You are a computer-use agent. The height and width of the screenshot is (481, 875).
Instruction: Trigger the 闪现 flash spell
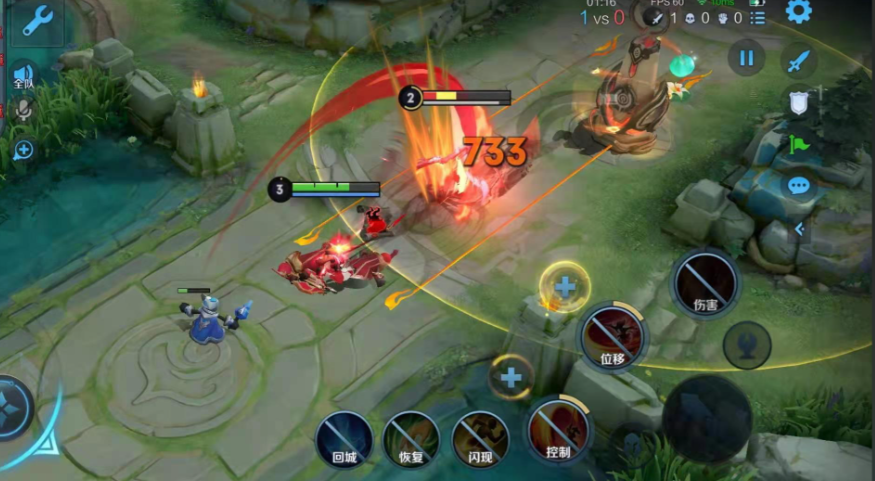tap(480, 437)
